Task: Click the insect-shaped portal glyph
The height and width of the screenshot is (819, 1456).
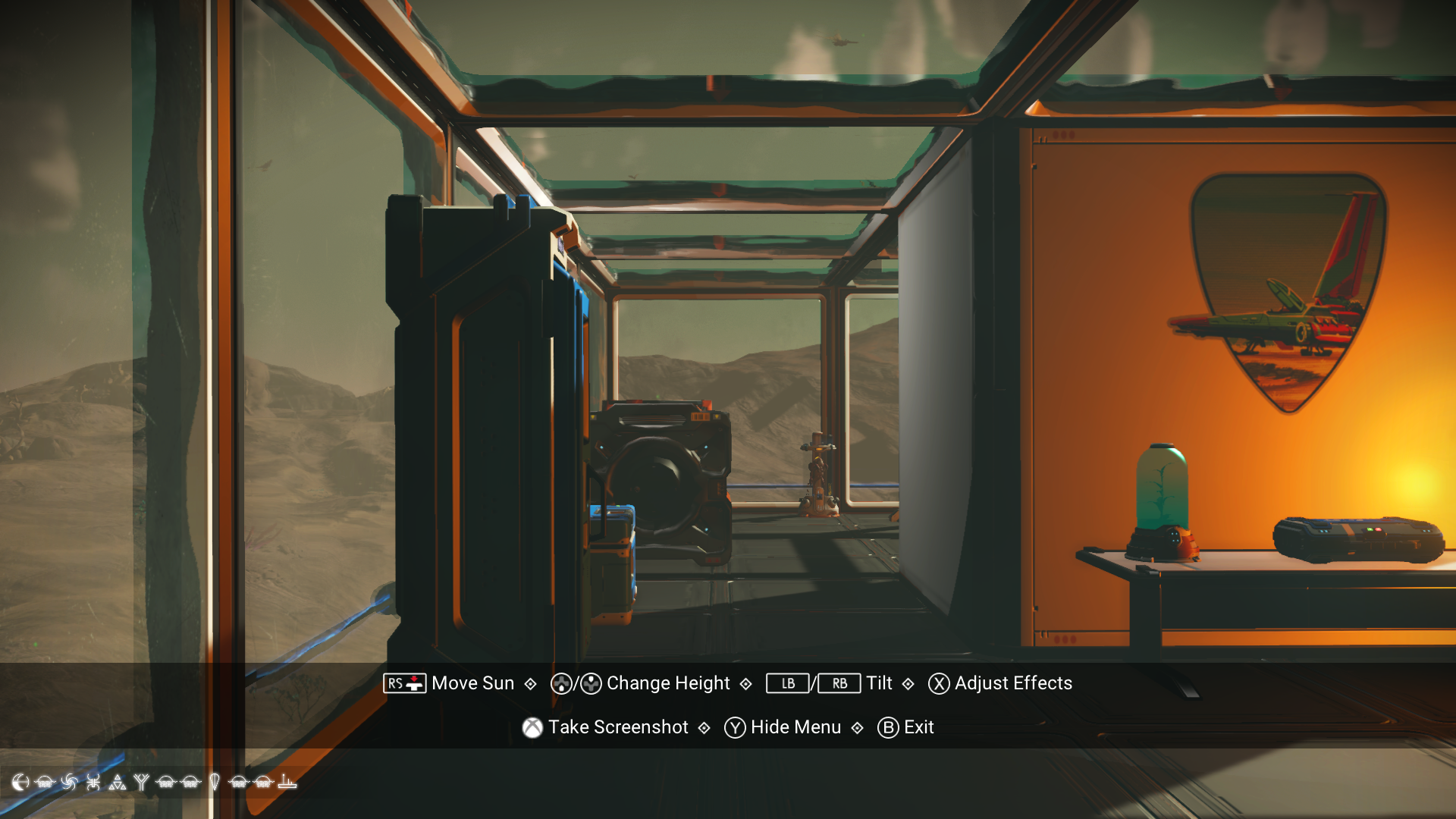Action: click(93, 783)
